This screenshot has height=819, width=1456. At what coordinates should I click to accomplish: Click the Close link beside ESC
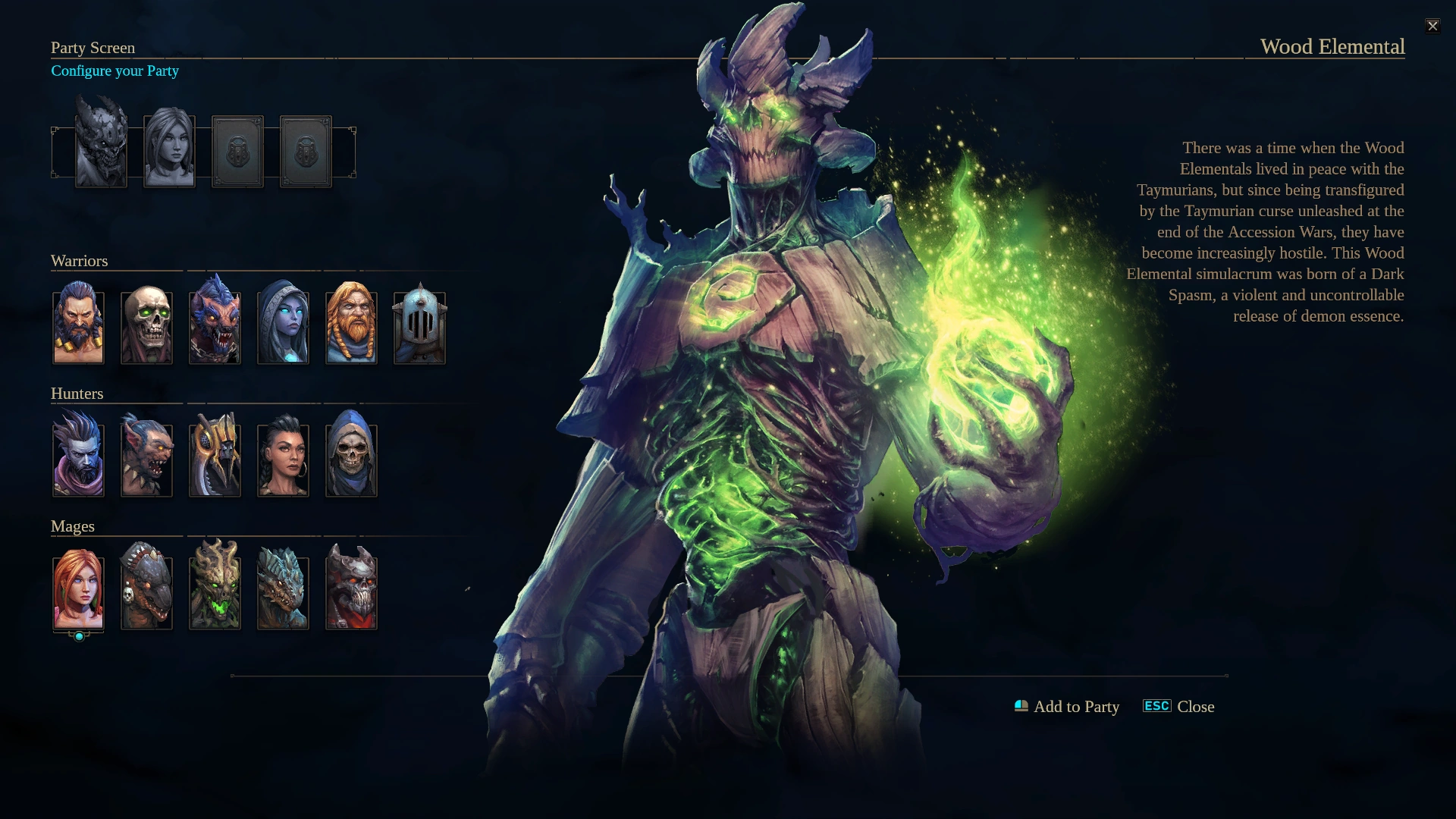pos(1195,706)
